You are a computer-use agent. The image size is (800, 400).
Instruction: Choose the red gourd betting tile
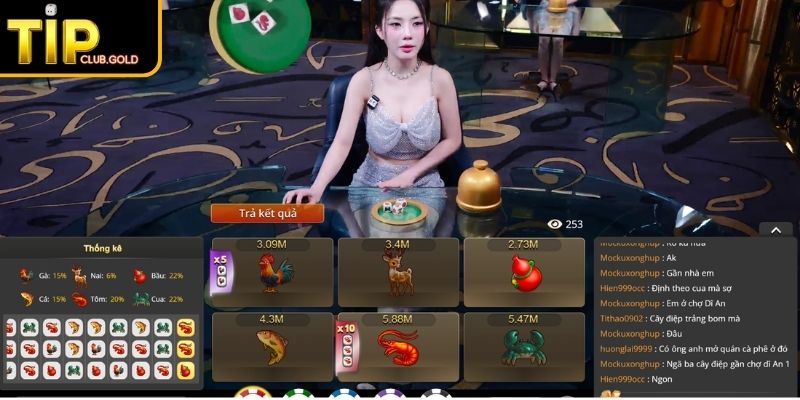click(x=524, y=272)
